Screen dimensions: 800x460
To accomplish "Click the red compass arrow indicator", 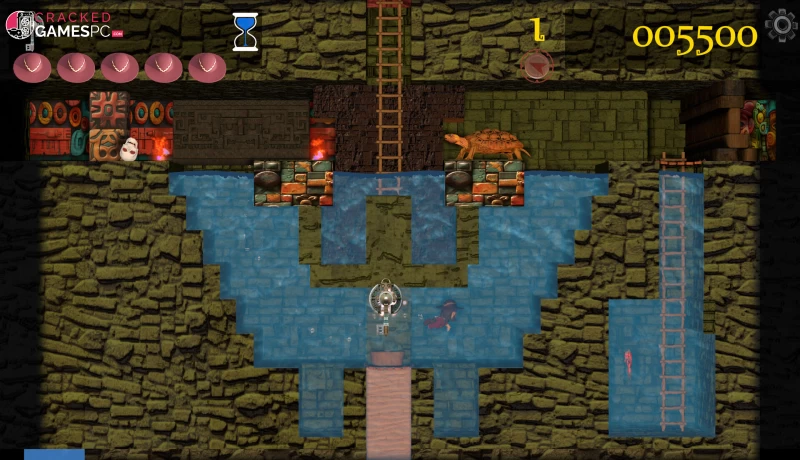I will [538, 66].
